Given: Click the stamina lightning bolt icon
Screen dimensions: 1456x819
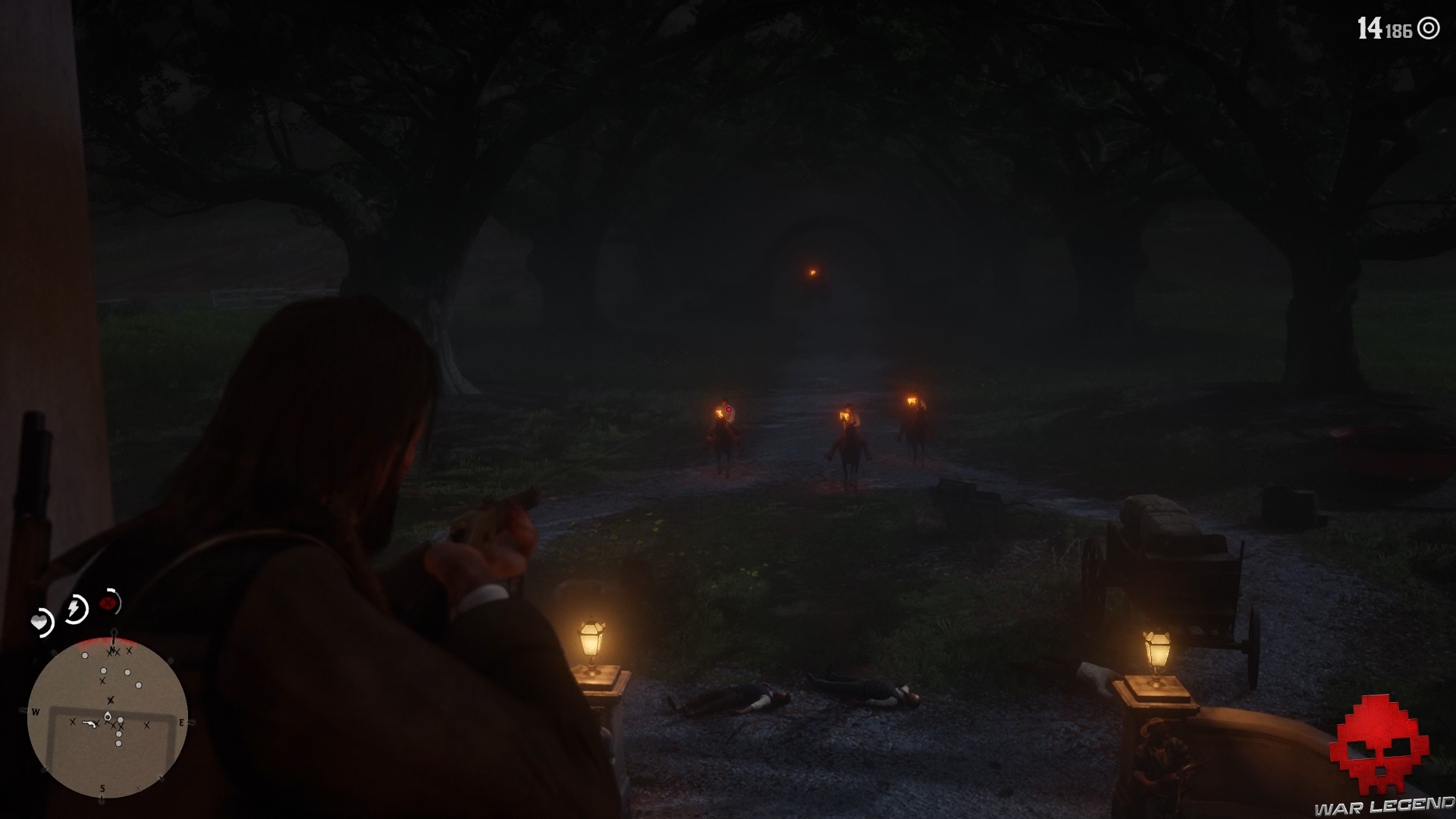Looking at the screenshot, I should [x=75, y=607].
